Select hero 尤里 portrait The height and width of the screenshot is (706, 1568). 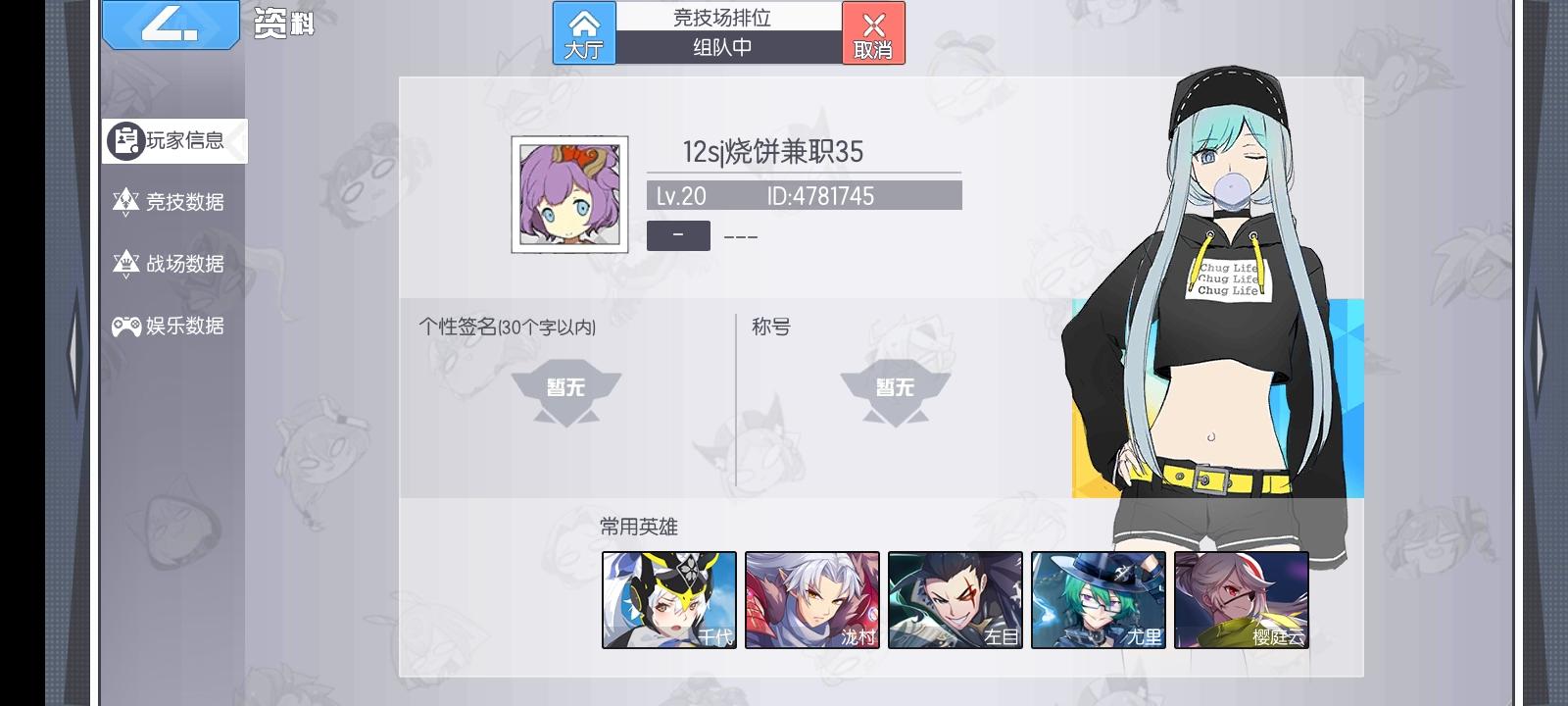(1099, 599)
